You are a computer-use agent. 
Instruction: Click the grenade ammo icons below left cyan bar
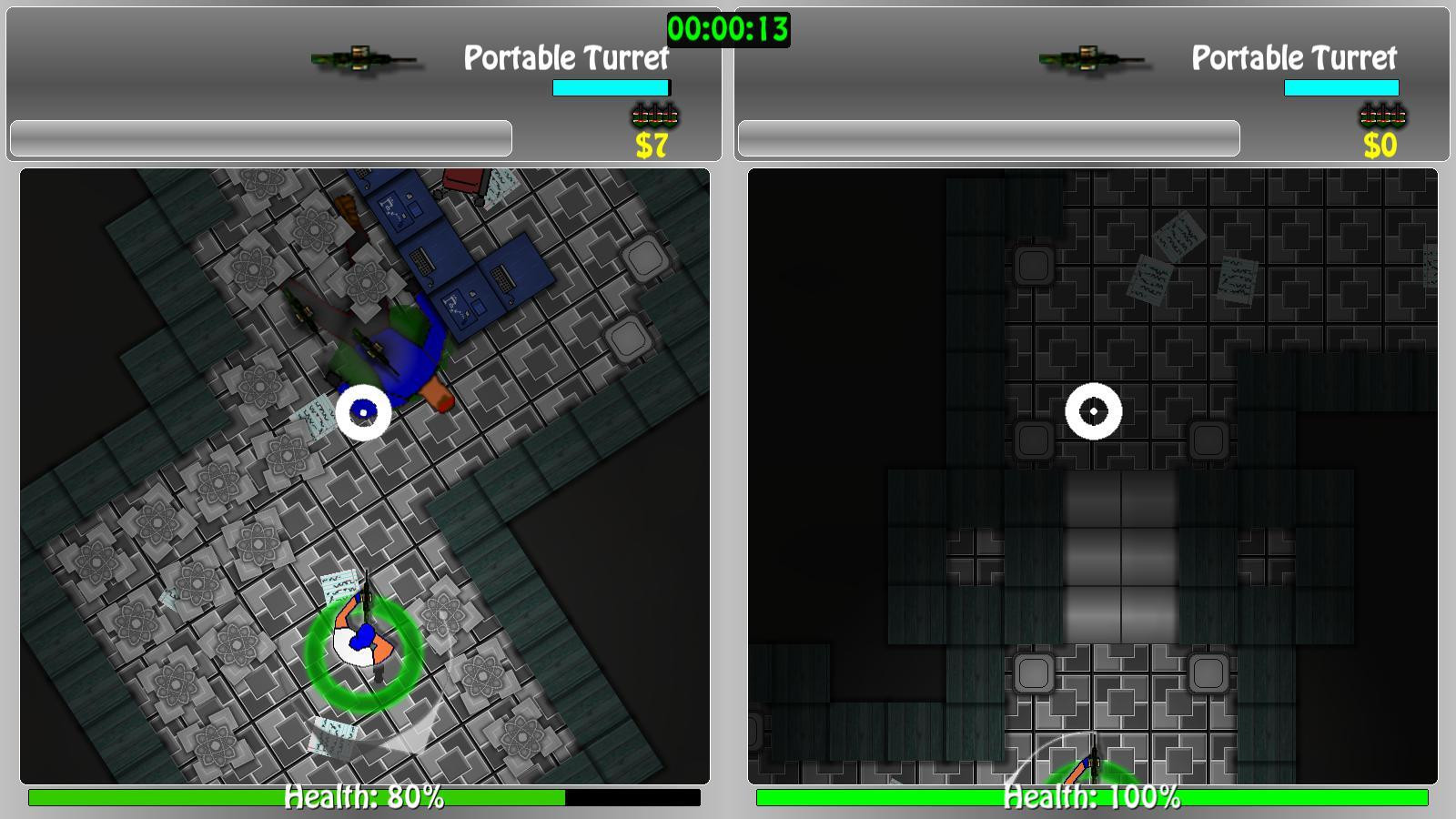655,115
